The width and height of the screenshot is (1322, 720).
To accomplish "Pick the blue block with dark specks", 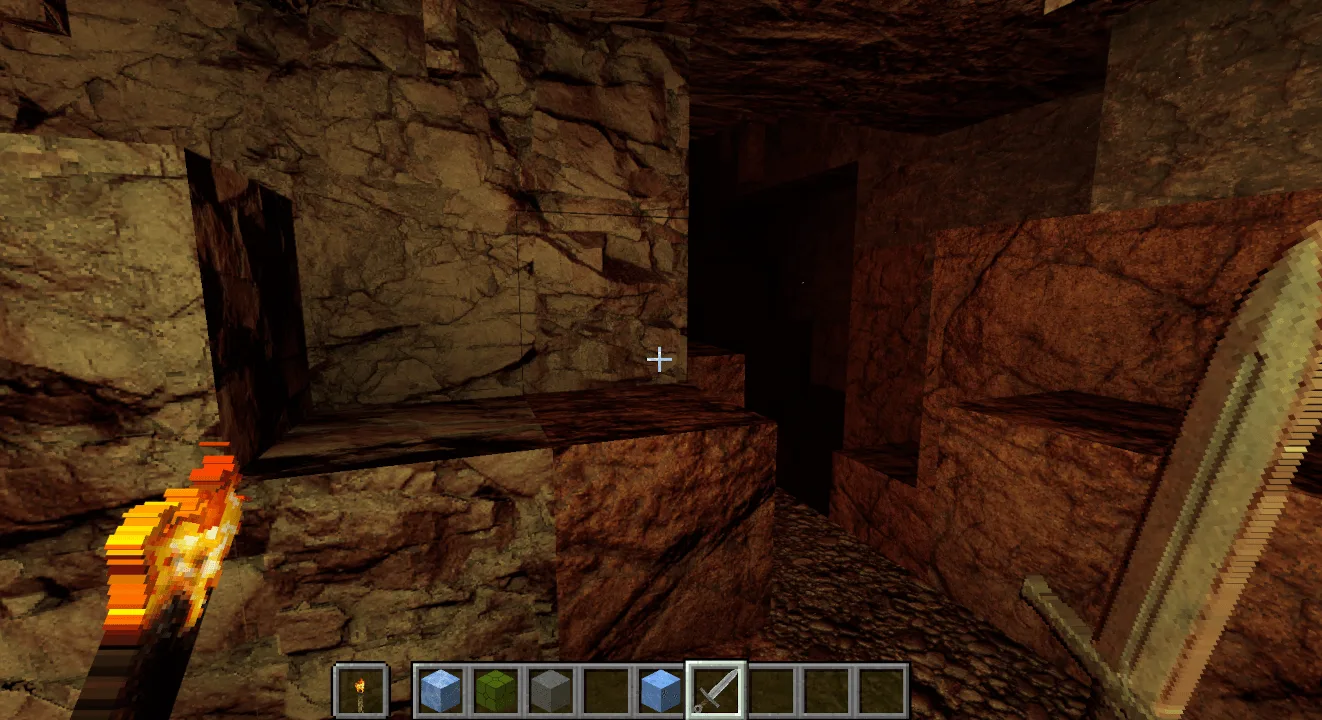I will click(660, 690).
